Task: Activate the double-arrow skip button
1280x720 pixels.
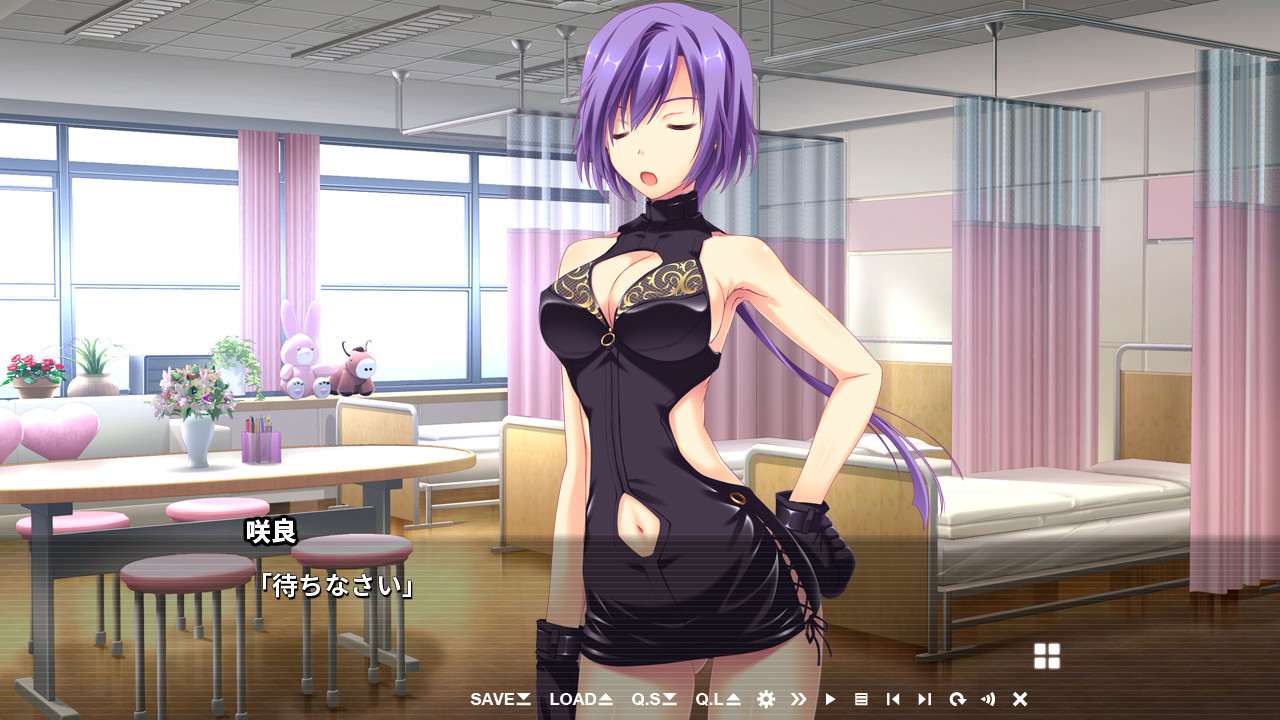Action: [x=798, y=699]
